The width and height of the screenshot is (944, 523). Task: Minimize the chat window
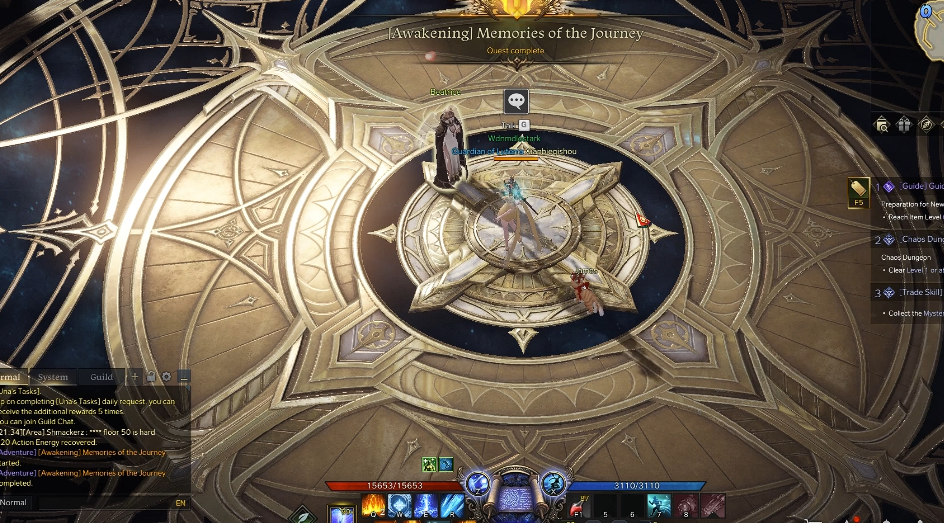coord(184,377)
